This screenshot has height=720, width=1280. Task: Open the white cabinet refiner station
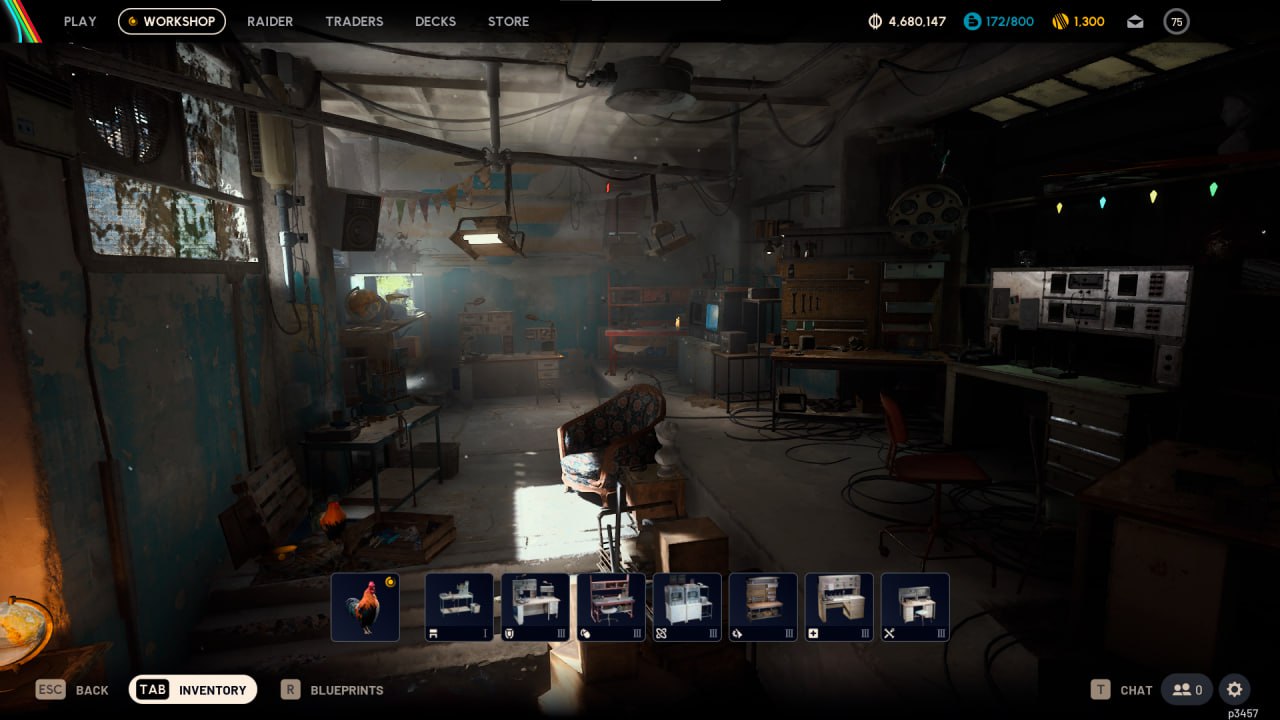point(687,606)
